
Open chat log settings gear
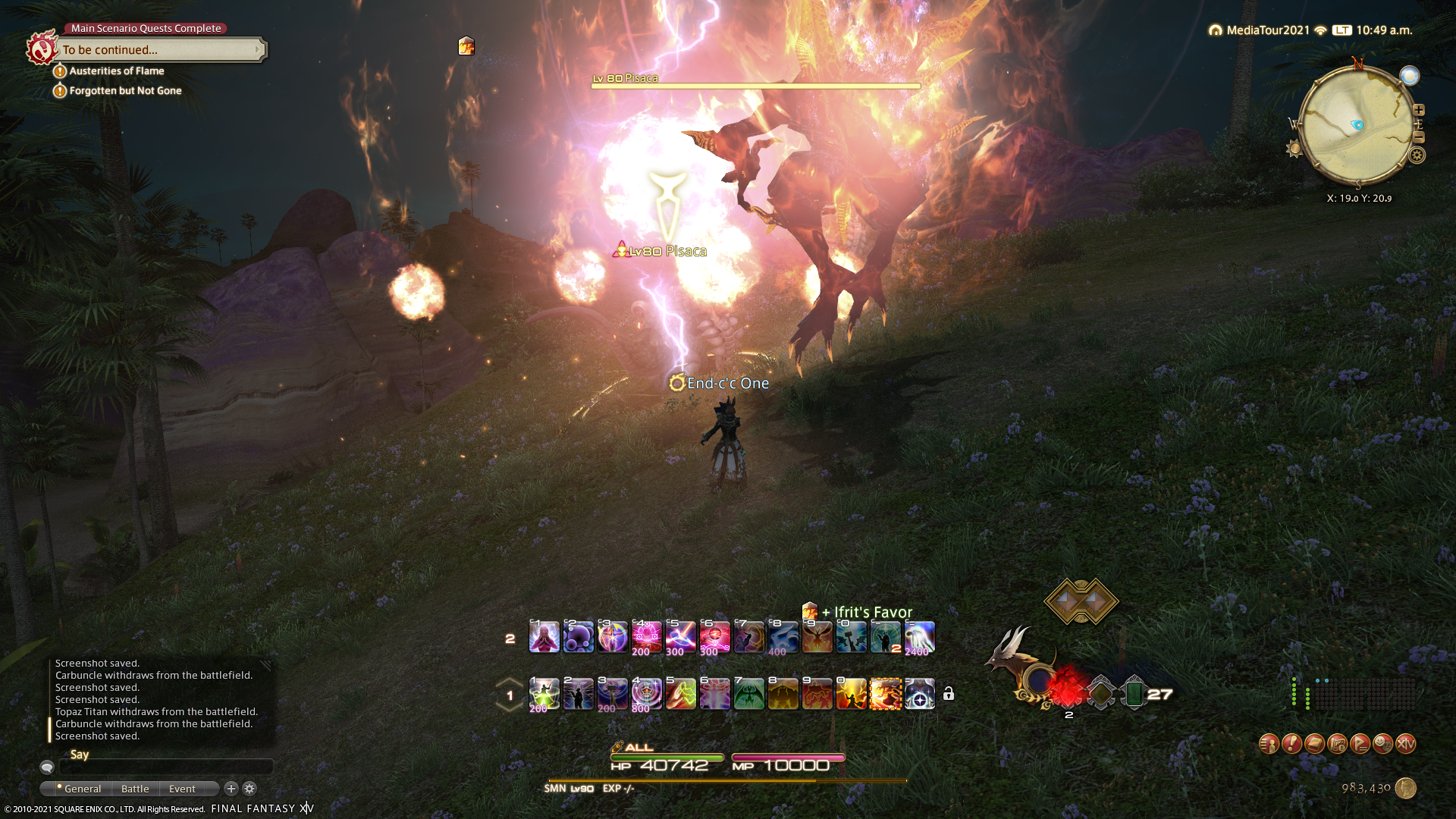[249, 789]
